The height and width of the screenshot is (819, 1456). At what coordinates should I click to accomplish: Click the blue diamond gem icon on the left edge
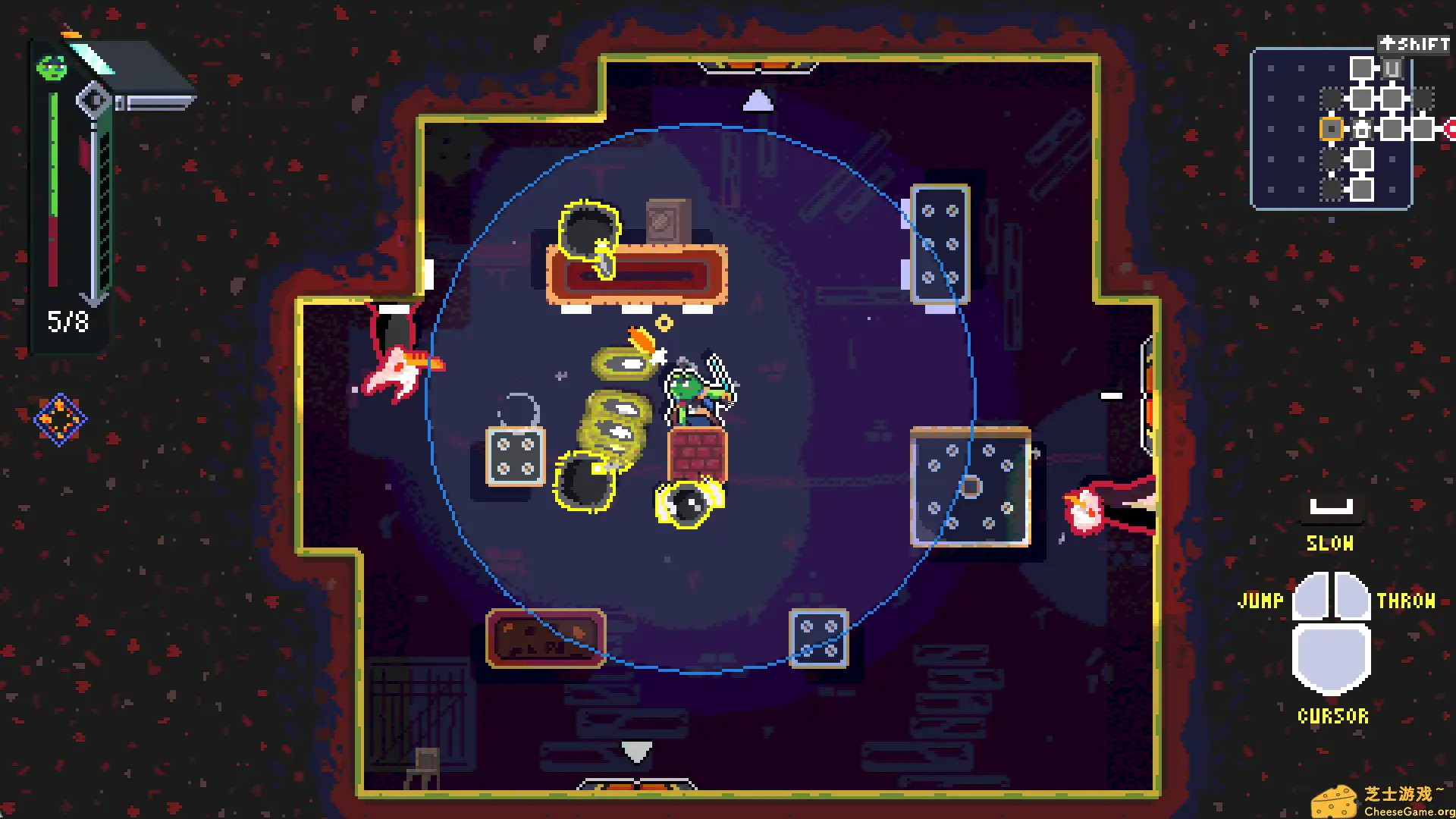[x=60, y=418]
